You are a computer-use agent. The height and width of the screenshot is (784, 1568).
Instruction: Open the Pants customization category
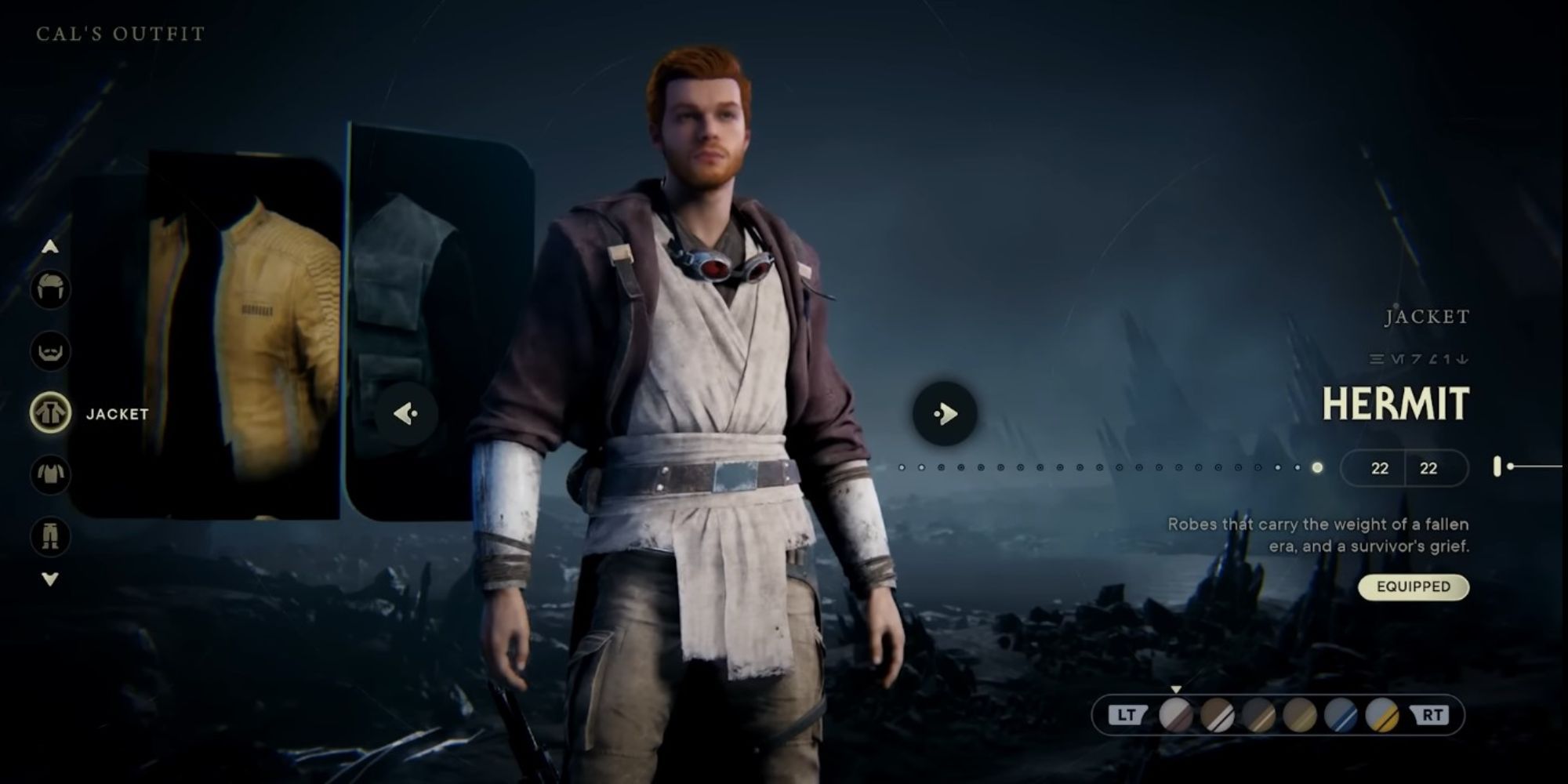50,535
